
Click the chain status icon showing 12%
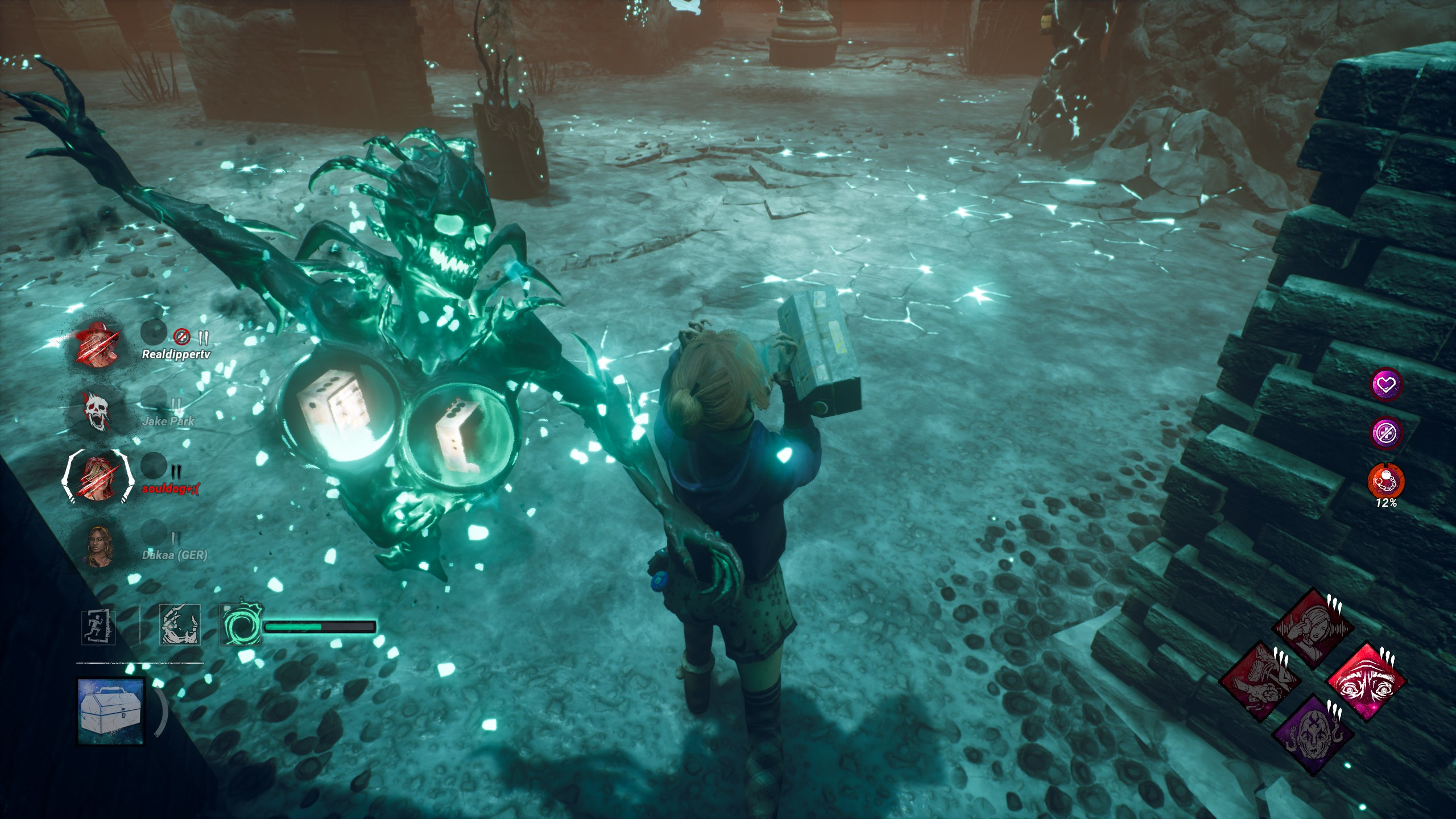point(1386,482)
